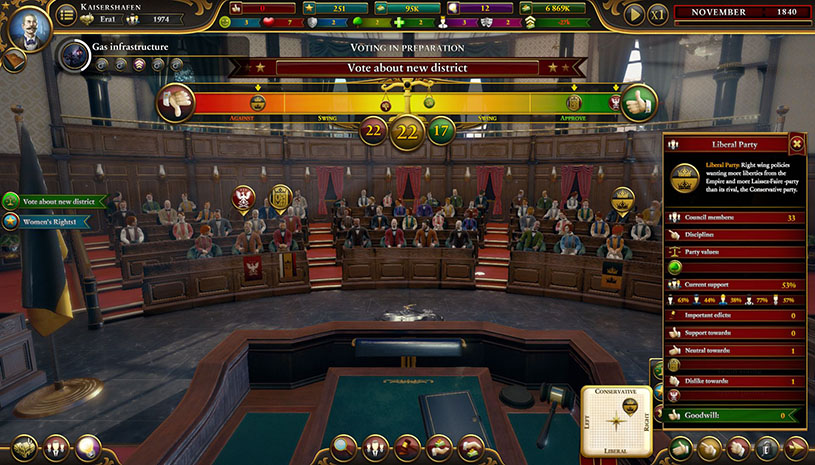This screenshot has width=815, height=465.
Task: Open the main menu list button
Action: tap(66, 14)
